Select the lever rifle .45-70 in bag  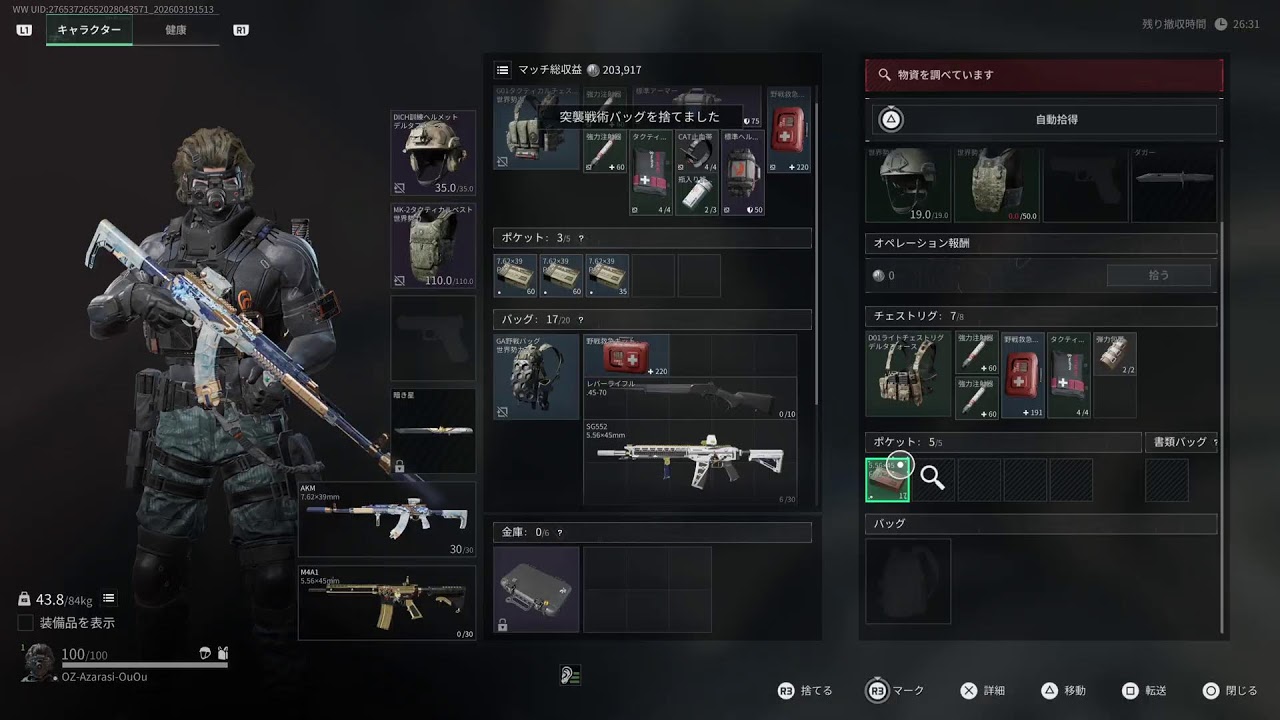pos(690,396)
